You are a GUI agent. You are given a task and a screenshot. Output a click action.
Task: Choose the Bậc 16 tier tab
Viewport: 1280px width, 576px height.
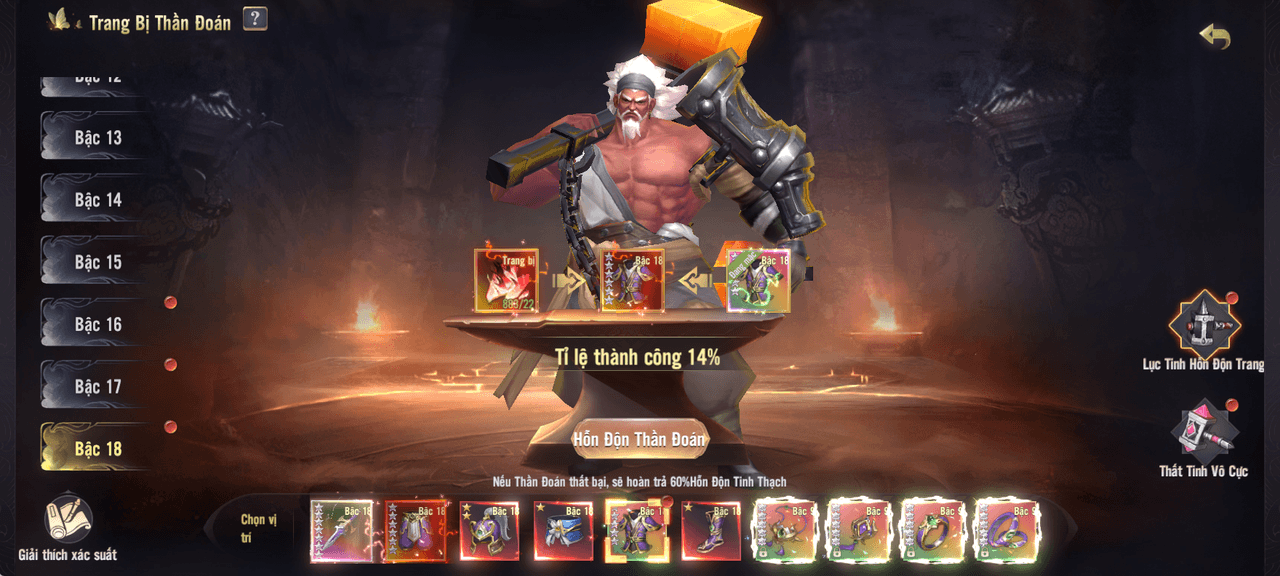pyautogui.click(x=97, y=324)
